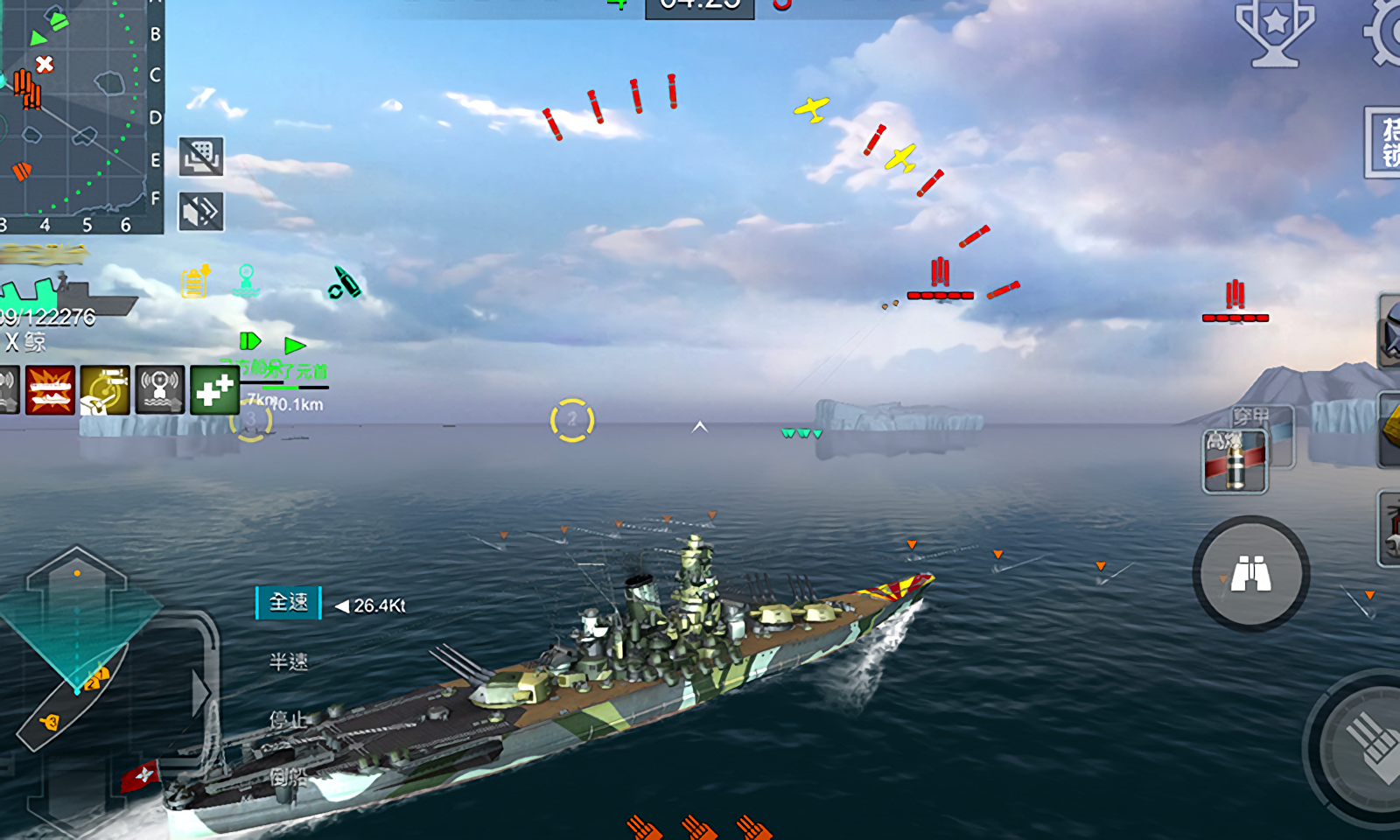Switch throttle to half speed 半速
This screenshot has height=840, width=1400.
[289, 661]
